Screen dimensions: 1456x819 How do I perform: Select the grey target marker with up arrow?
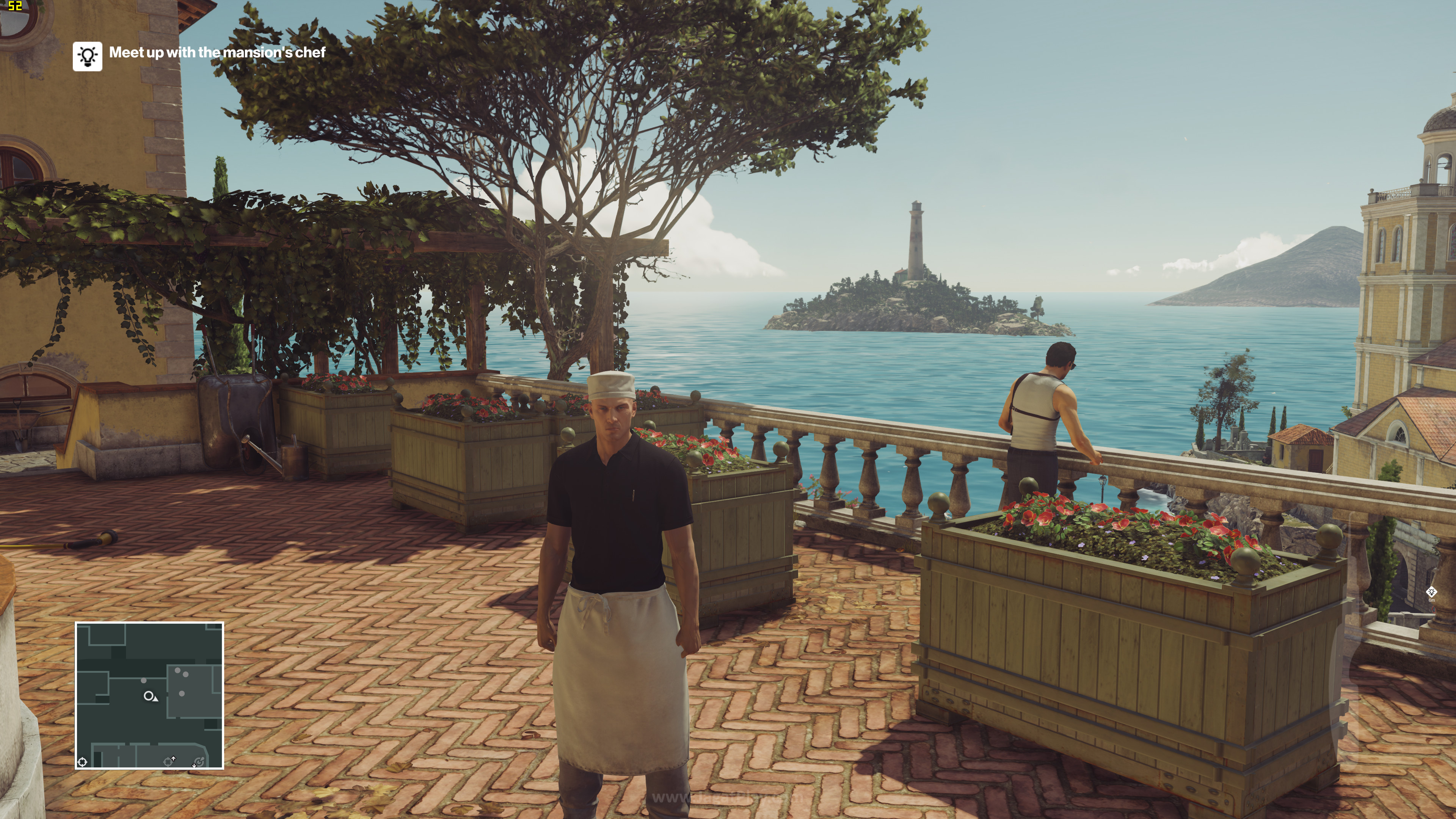[x=168, y=761]
